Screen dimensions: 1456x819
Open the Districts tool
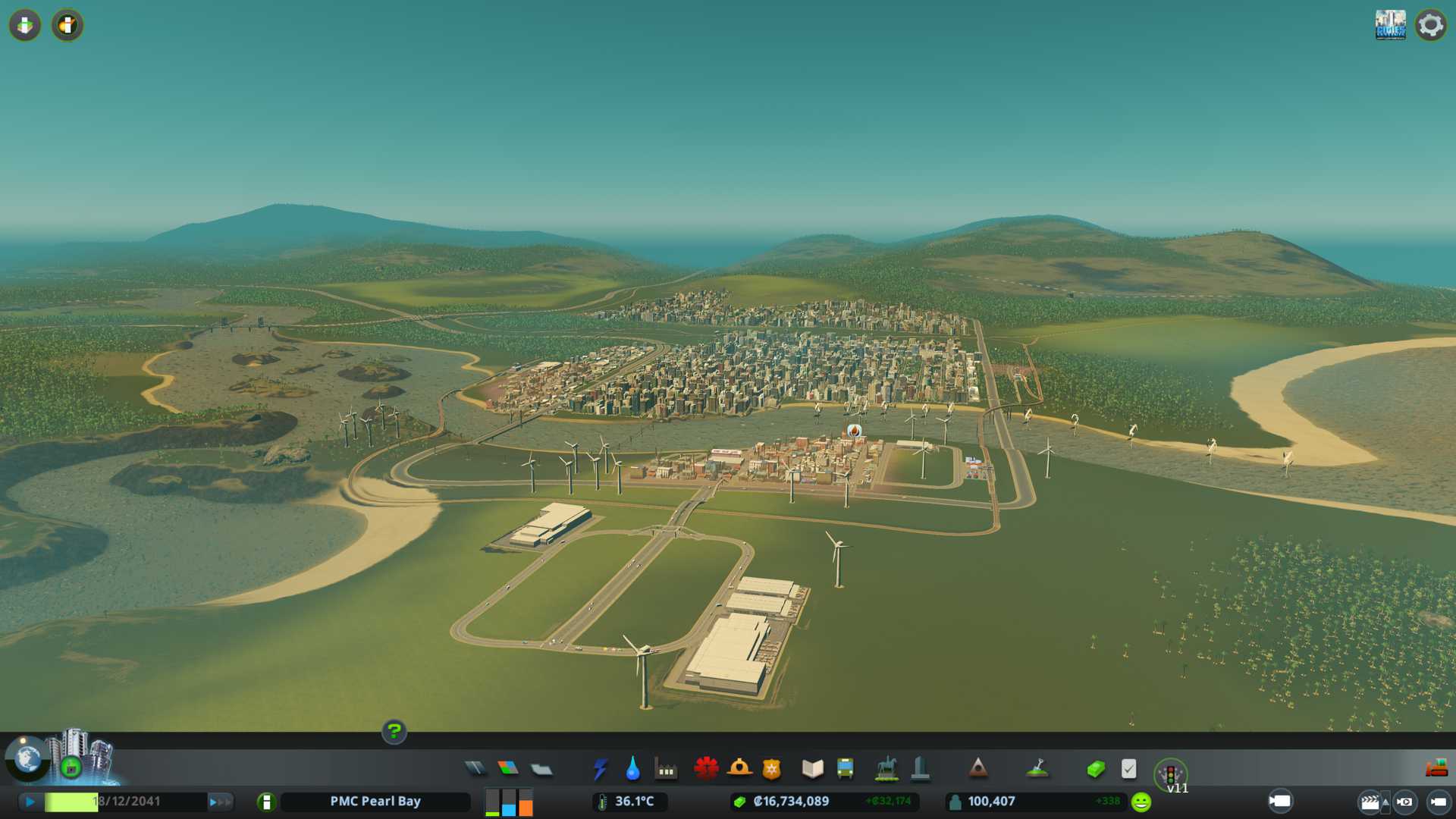[541, 770]
